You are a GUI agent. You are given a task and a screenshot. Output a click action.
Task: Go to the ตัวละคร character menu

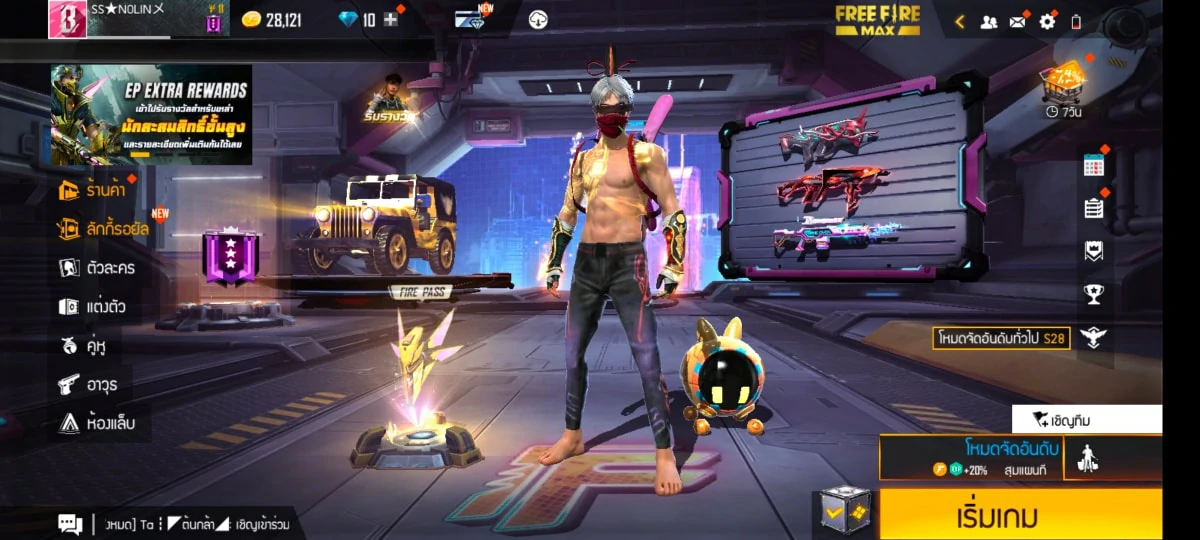pos(97,268)
